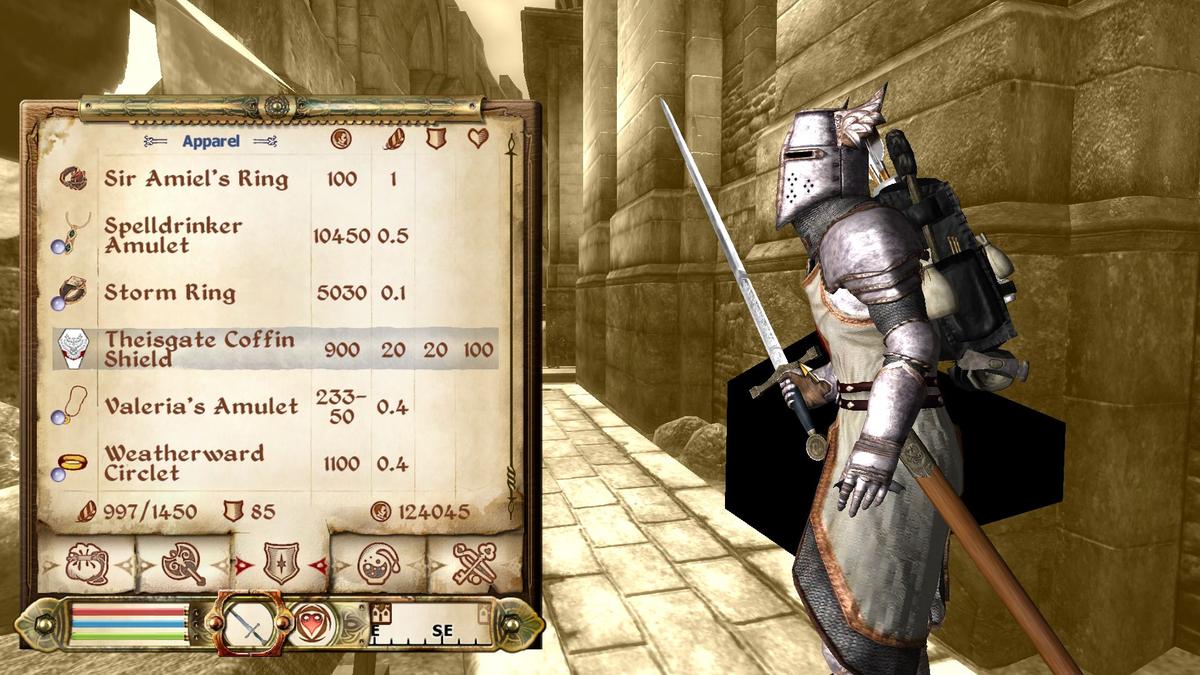Switch to the weapons tab
Viewport: 1200px width, 675px height.
click(x=184, y=565)
